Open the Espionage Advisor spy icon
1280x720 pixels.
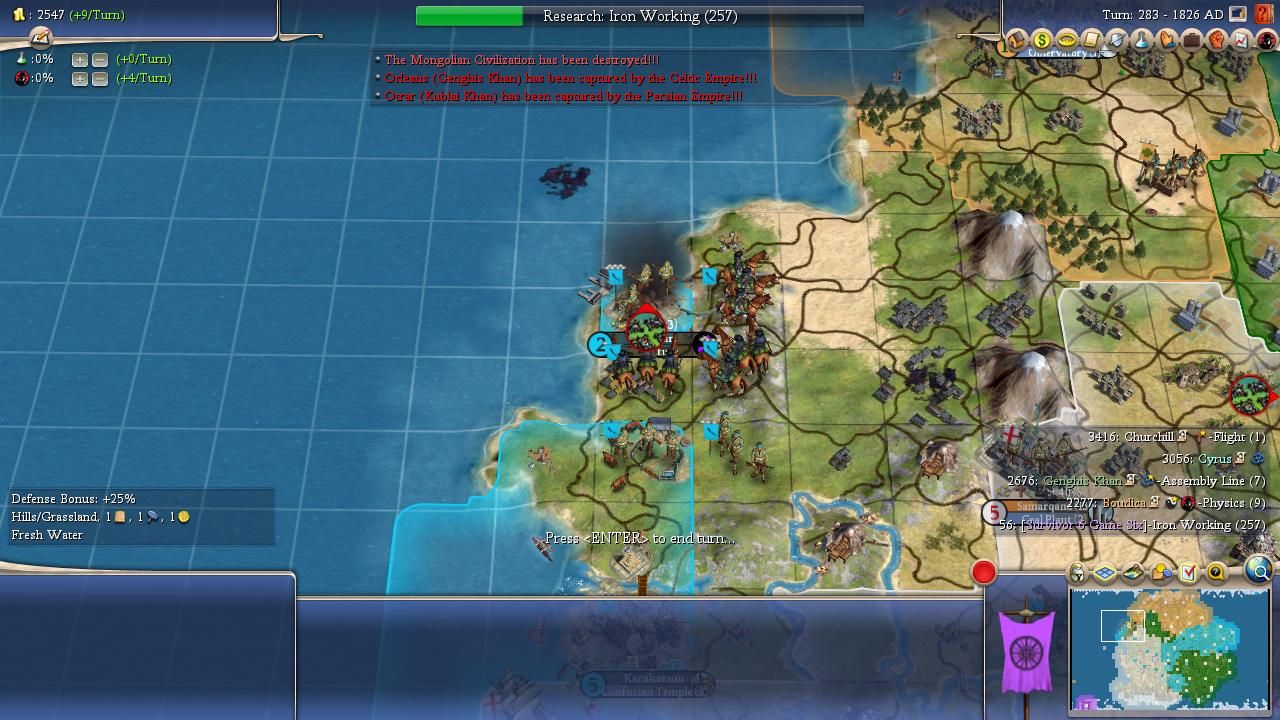click(x=1266, y=41)
